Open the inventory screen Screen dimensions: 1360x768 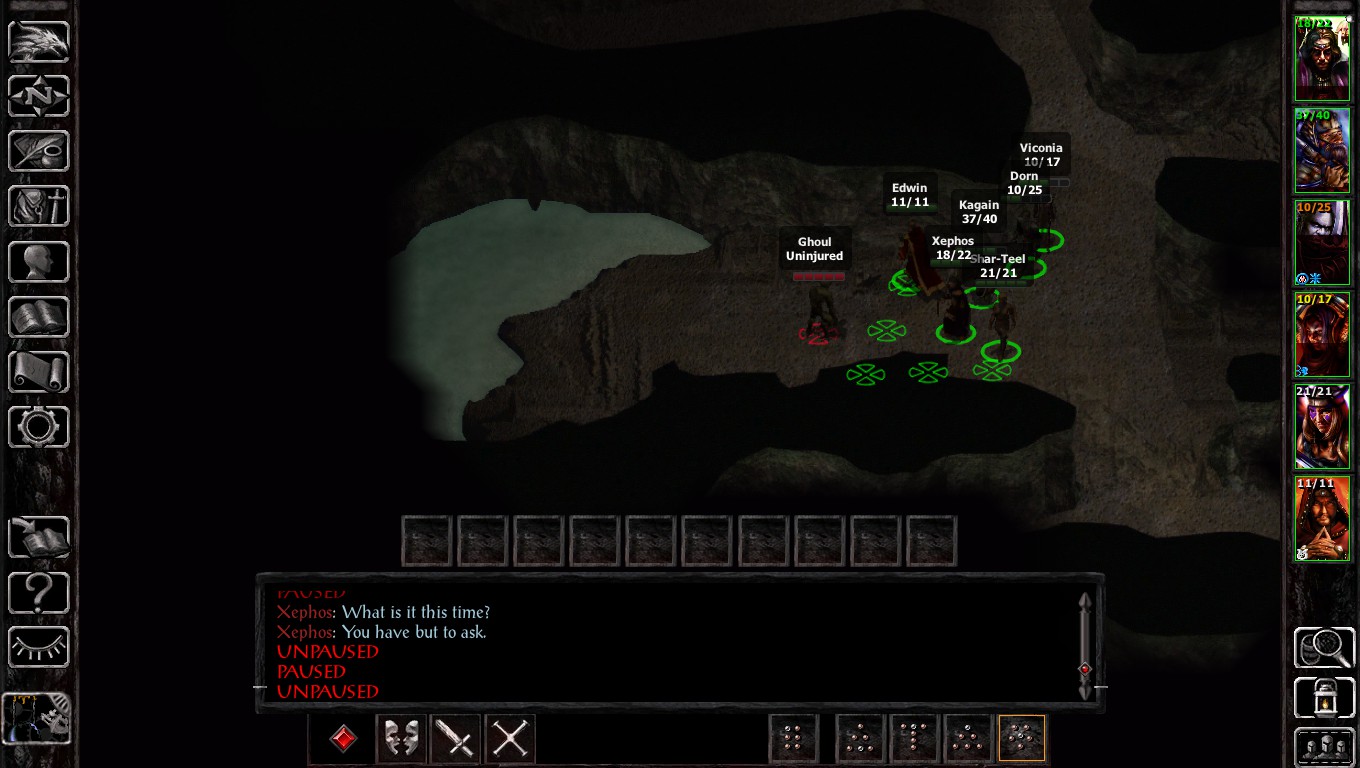tap(38, 206)
